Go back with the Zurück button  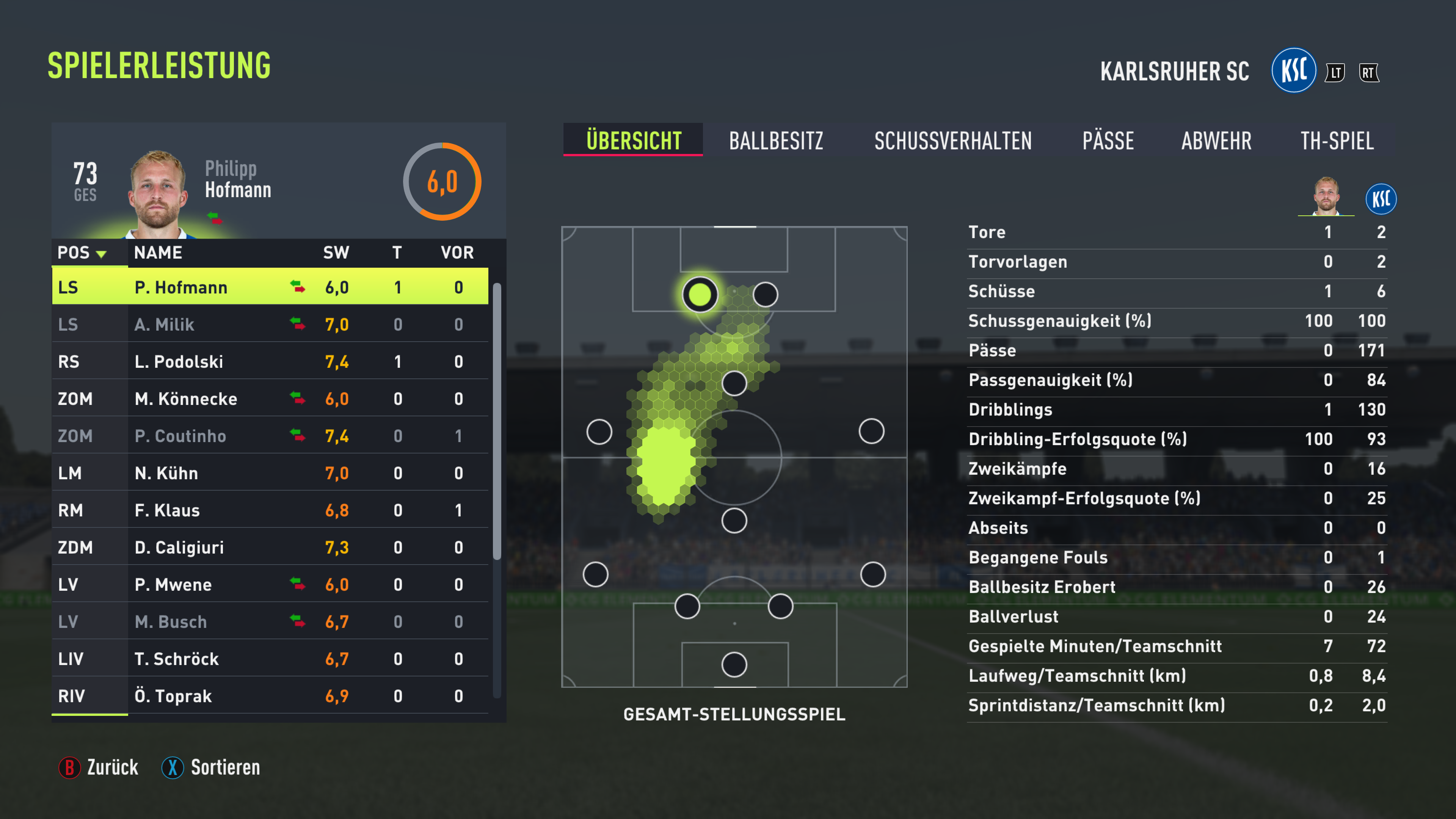99,767
